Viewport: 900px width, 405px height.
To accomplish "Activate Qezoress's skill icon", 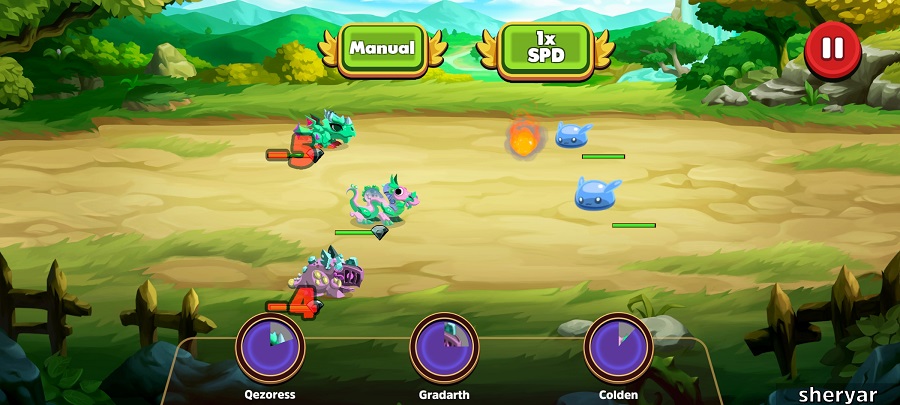I will (x=270, y=347).
